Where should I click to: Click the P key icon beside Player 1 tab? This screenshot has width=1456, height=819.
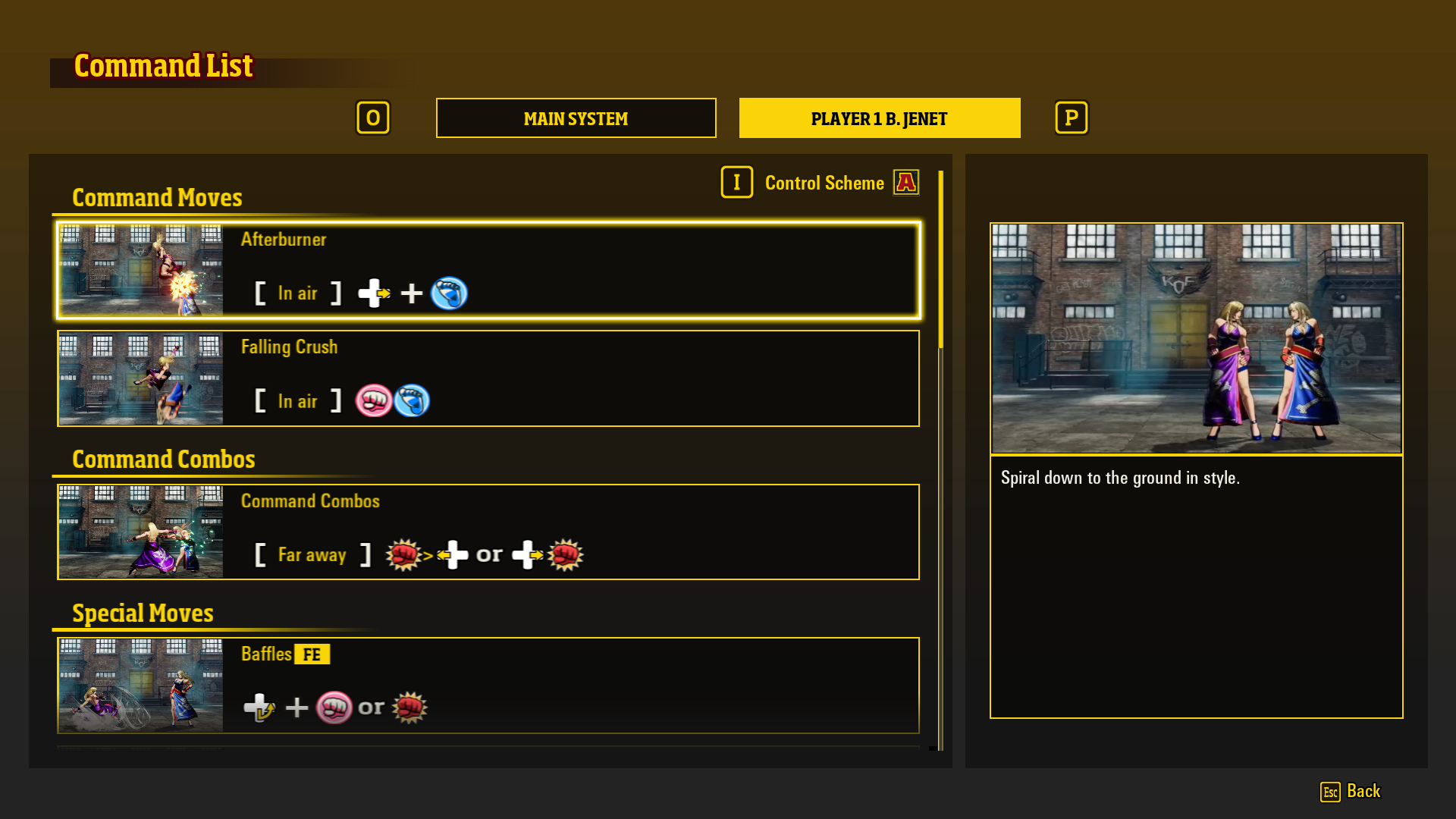1071,118
